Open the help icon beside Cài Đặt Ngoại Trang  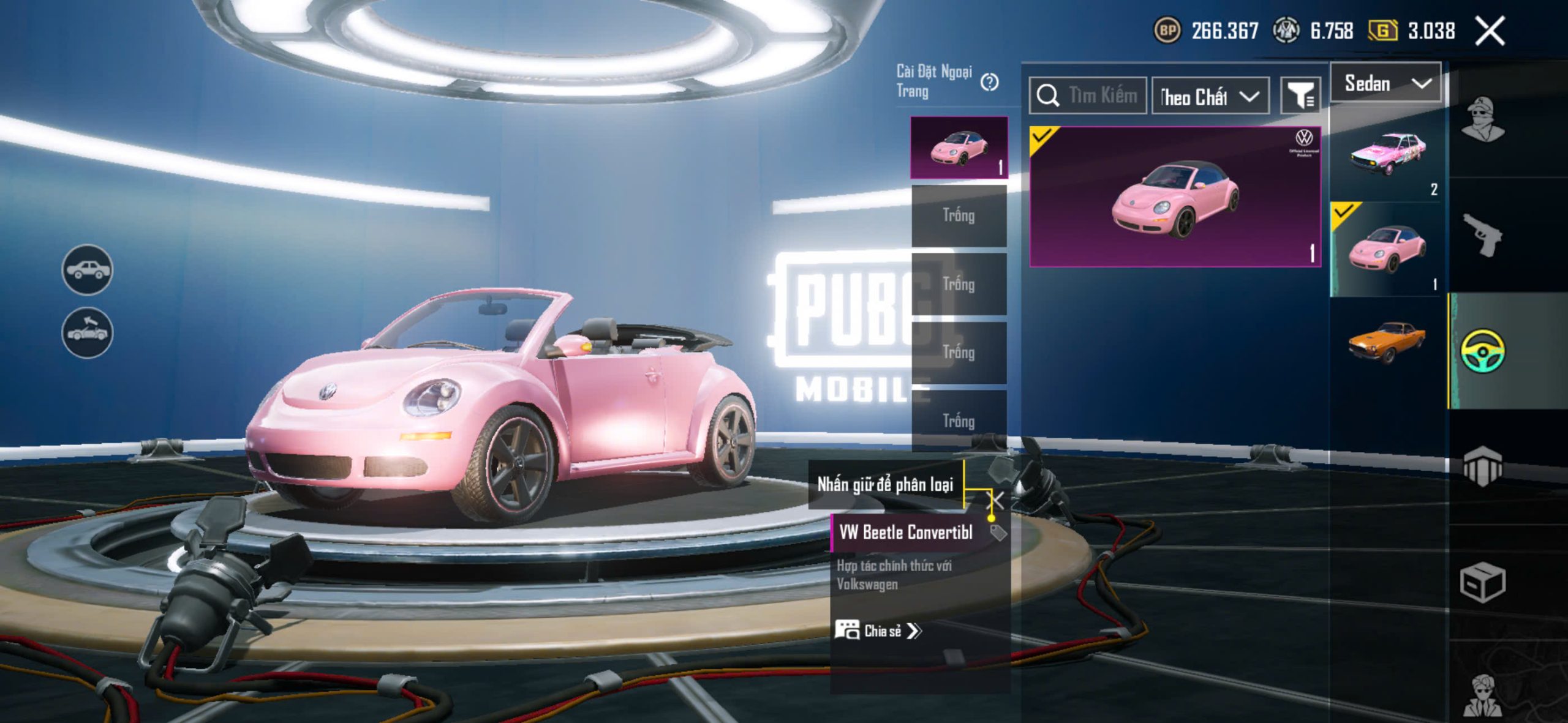pyautogui.click(x=989, y=82)
